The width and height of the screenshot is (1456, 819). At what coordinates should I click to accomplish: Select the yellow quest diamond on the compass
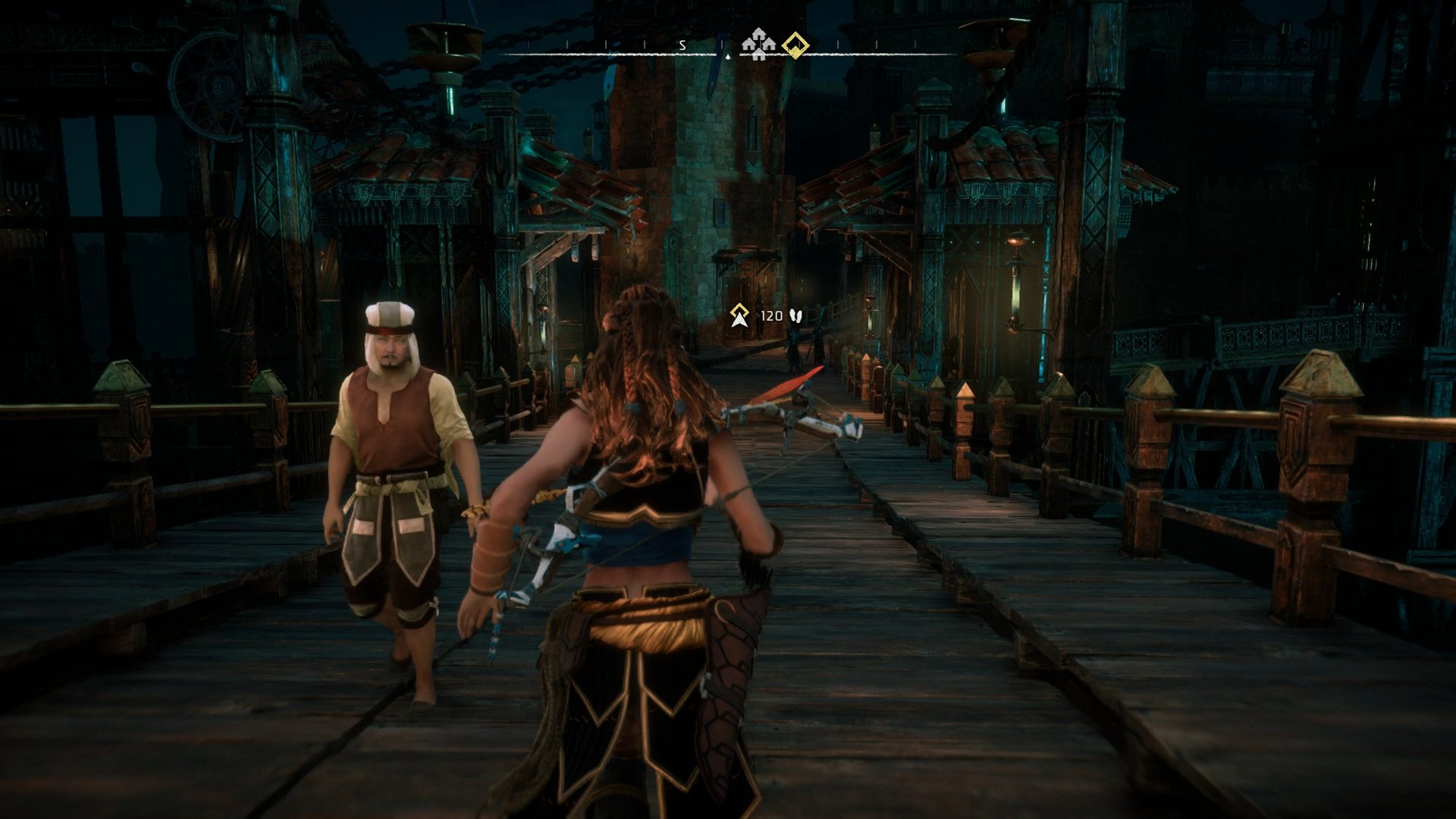pyautogui.click(x=795, y=46)
